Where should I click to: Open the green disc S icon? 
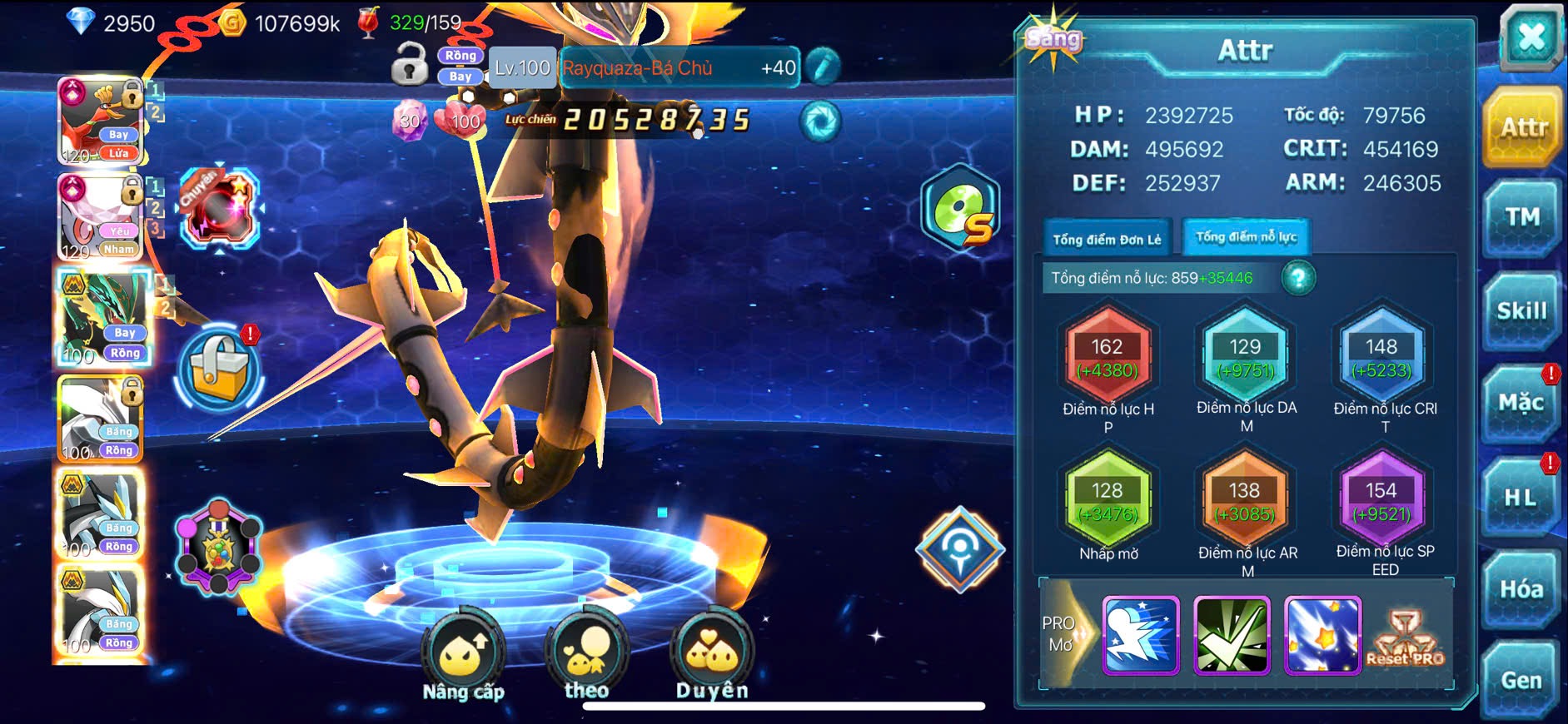(960, 208)
